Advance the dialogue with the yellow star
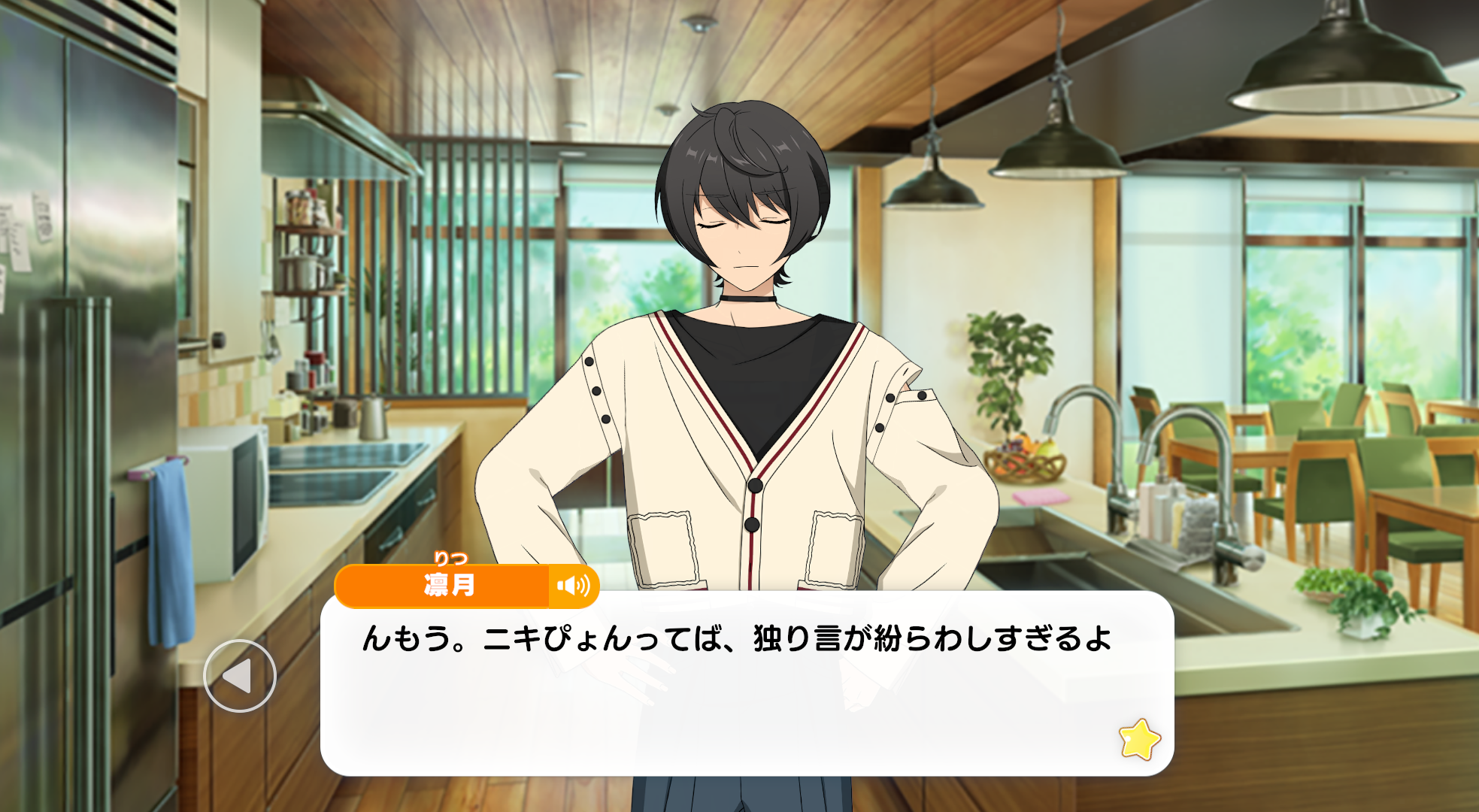 coord(1139,739)
